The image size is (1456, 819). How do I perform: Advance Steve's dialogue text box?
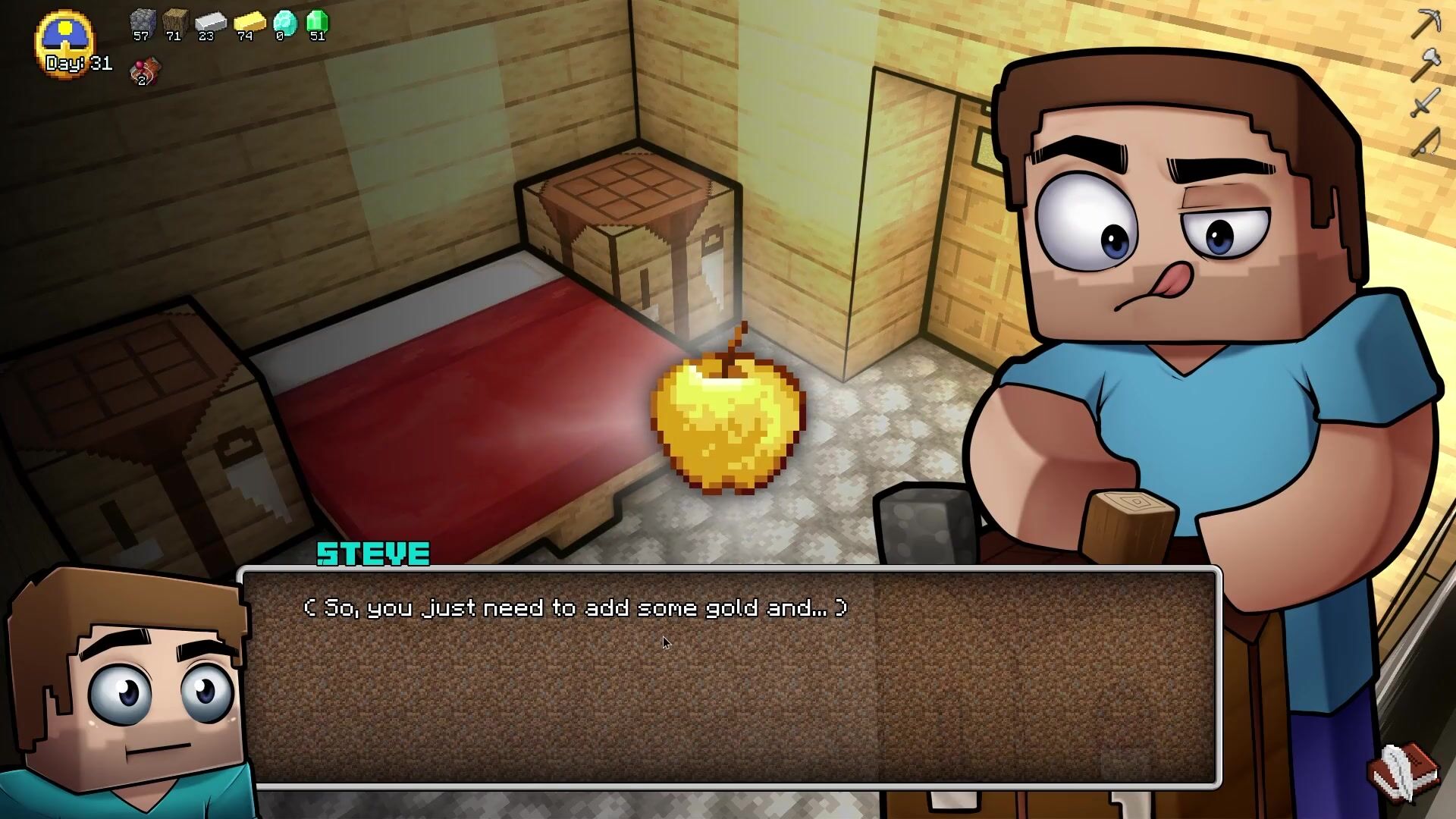[730, 676]
